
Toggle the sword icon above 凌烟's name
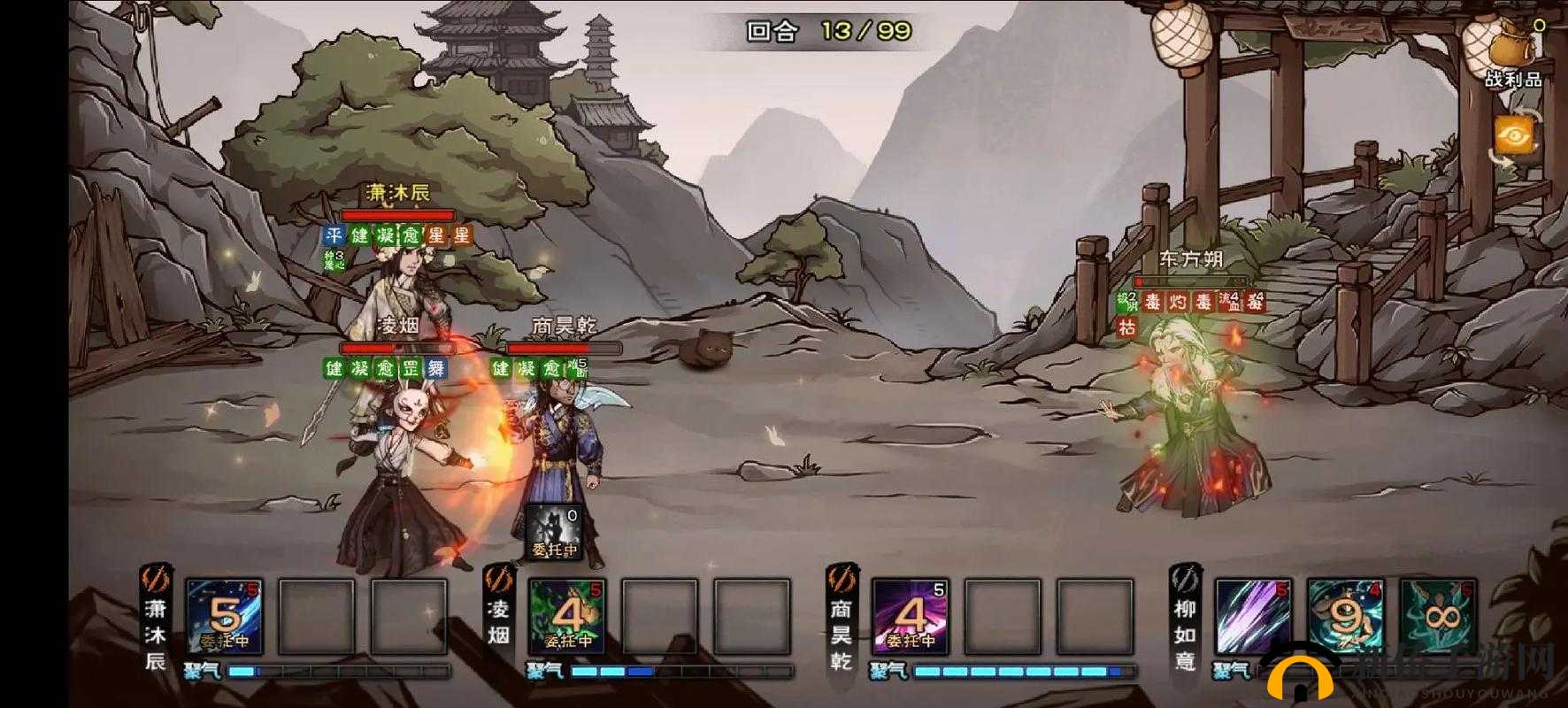[x=499, y=580]
